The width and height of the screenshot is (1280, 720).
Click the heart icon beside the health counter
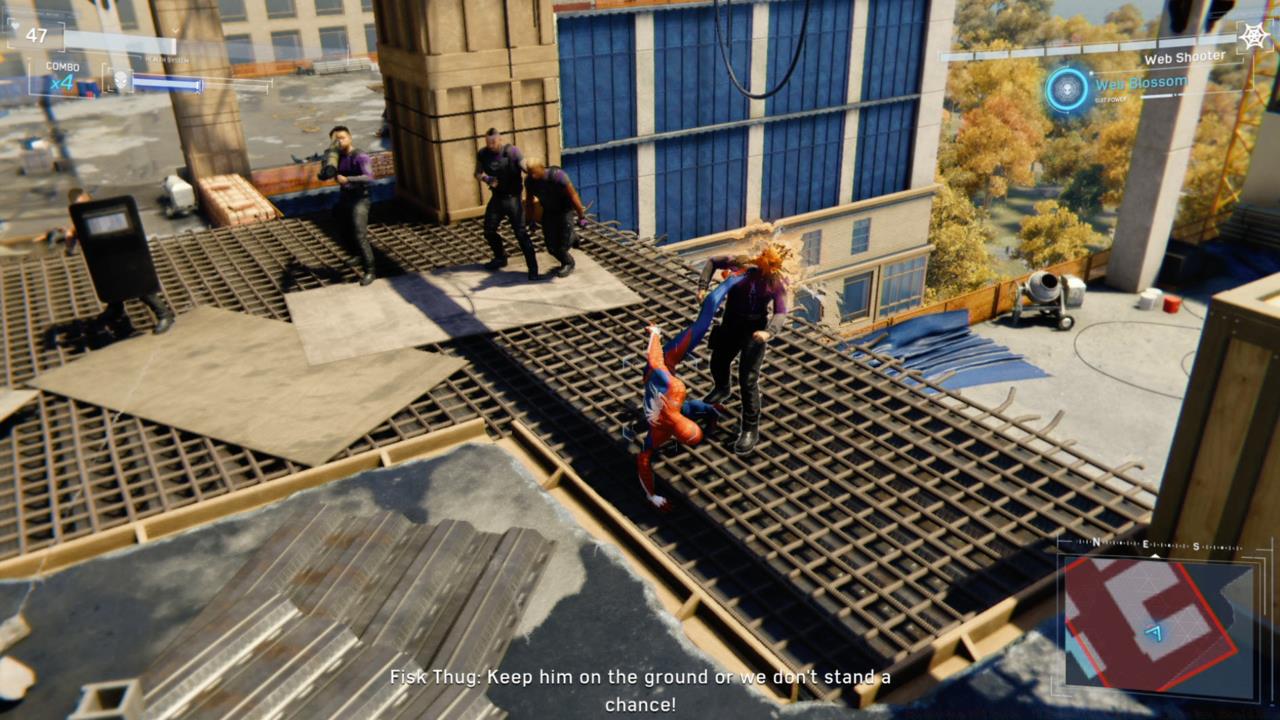[15, 26]
